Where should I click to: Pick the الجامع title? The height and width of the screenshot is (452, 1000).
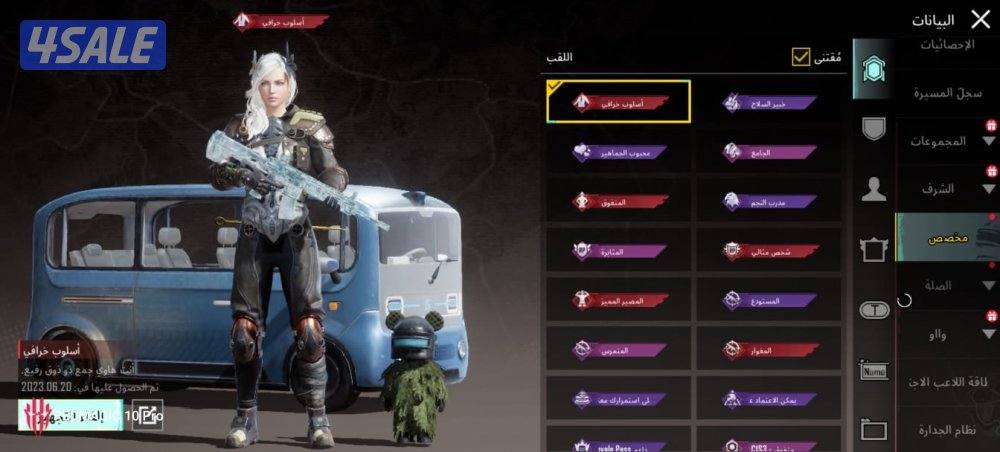pyautogui.click(x=769, y=152)
